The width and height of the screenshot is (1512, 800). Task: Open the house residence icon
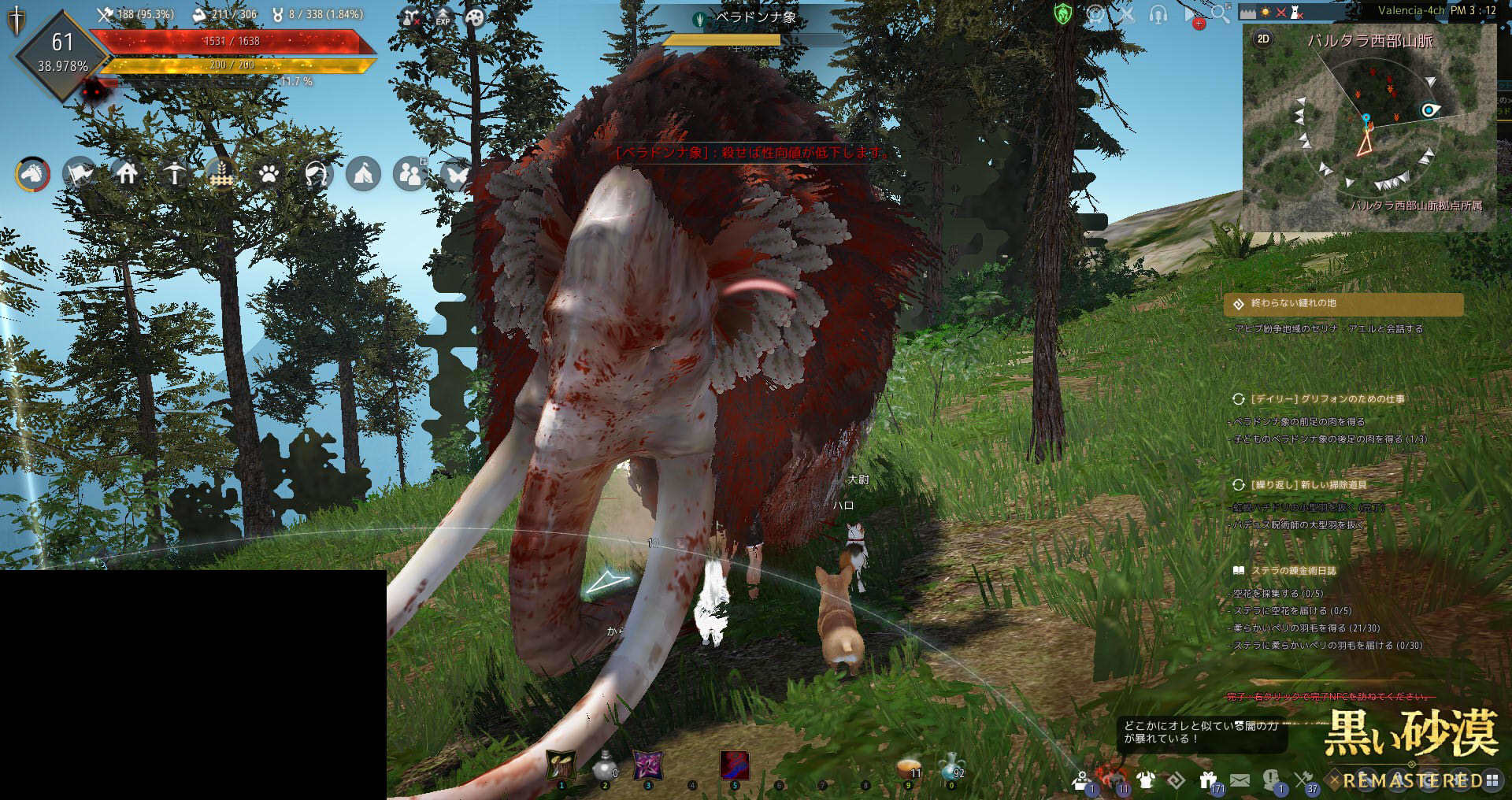click(x=127, y=173)
